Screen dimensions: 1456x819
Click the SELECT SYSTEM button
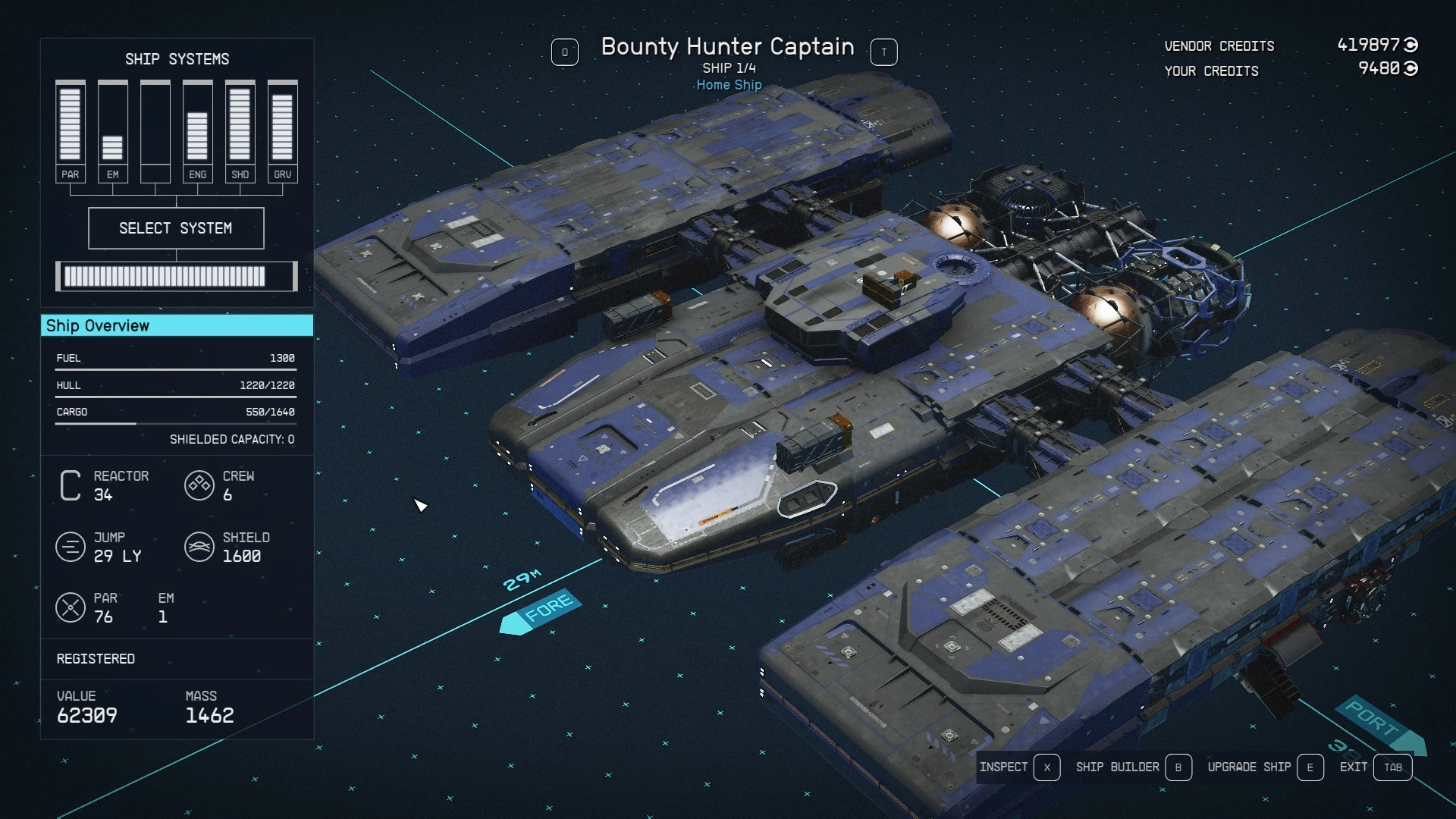(x=176, y=227)
